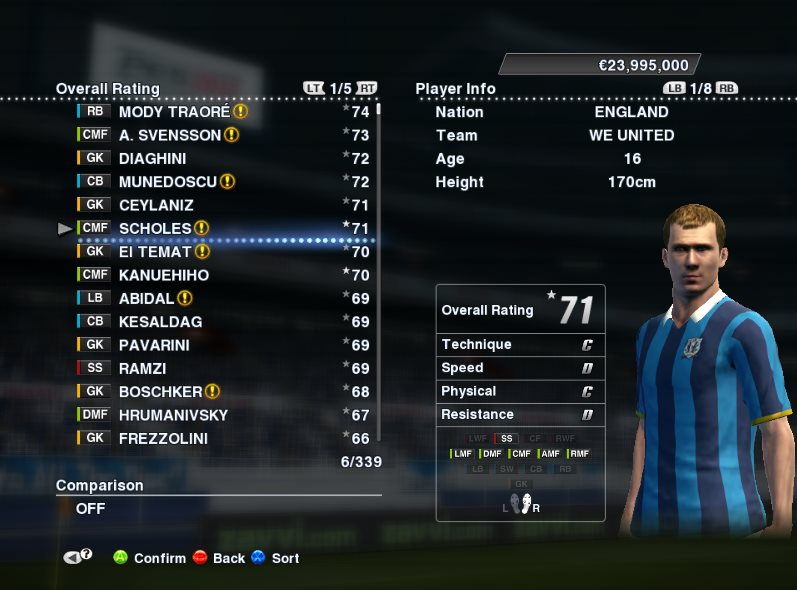Viewport: 797px width, 590px height.
Task: Open the Overall Rating sort header
Action: coord(107,89)
